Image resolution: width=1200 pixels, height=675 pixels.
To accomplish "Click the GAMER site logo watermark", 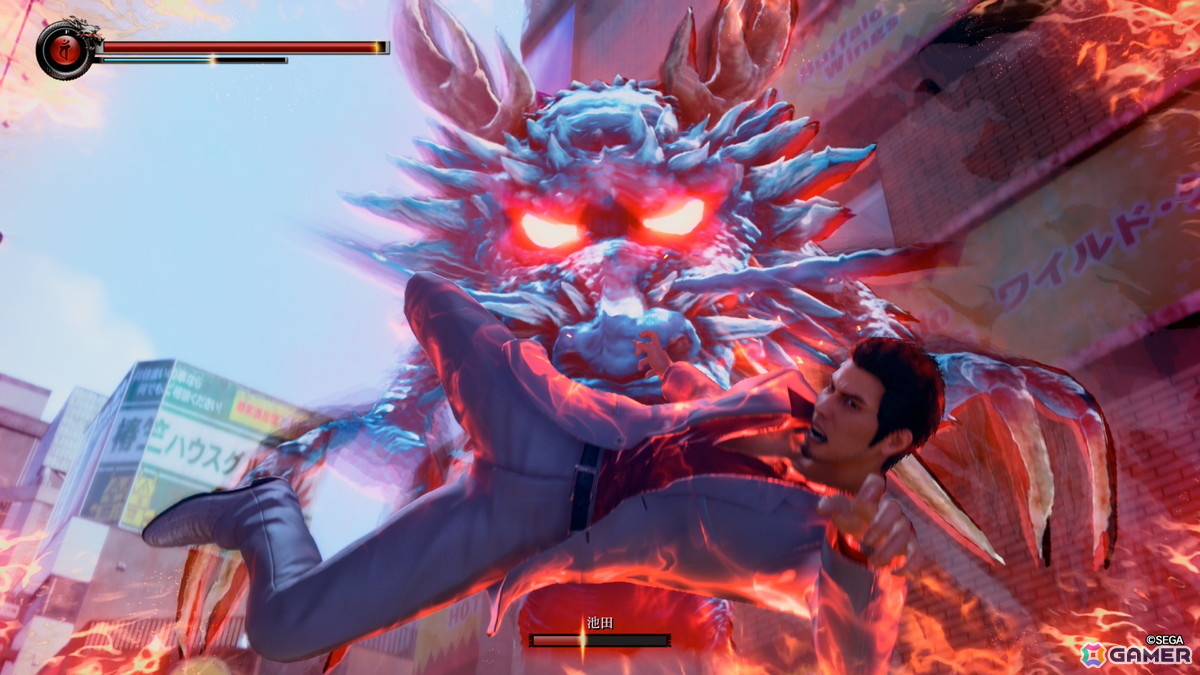I will pos(1136,653).
